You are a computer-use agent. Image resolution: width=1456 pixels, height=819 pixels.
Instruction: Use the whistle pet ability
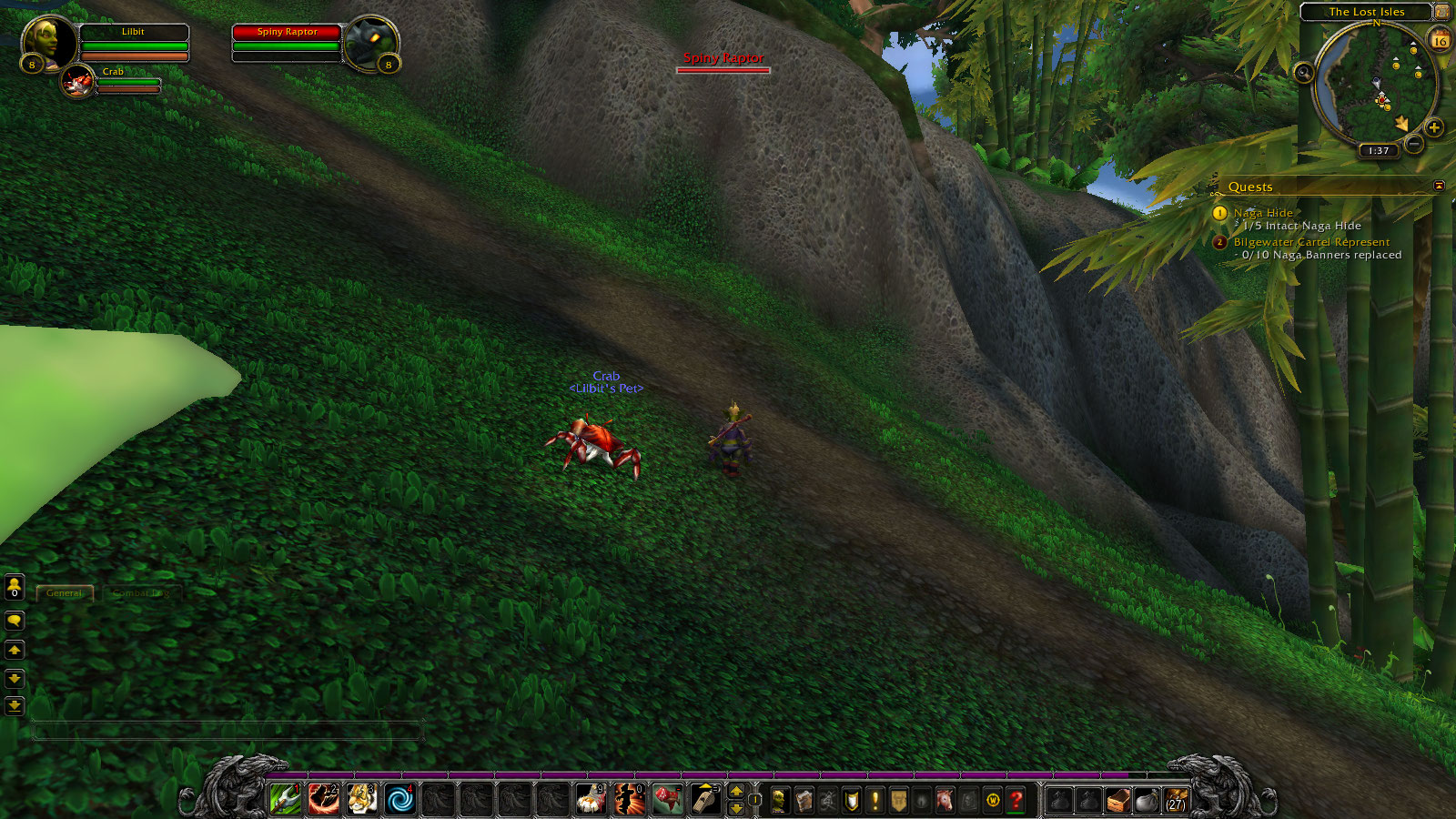tap(704, 800)
